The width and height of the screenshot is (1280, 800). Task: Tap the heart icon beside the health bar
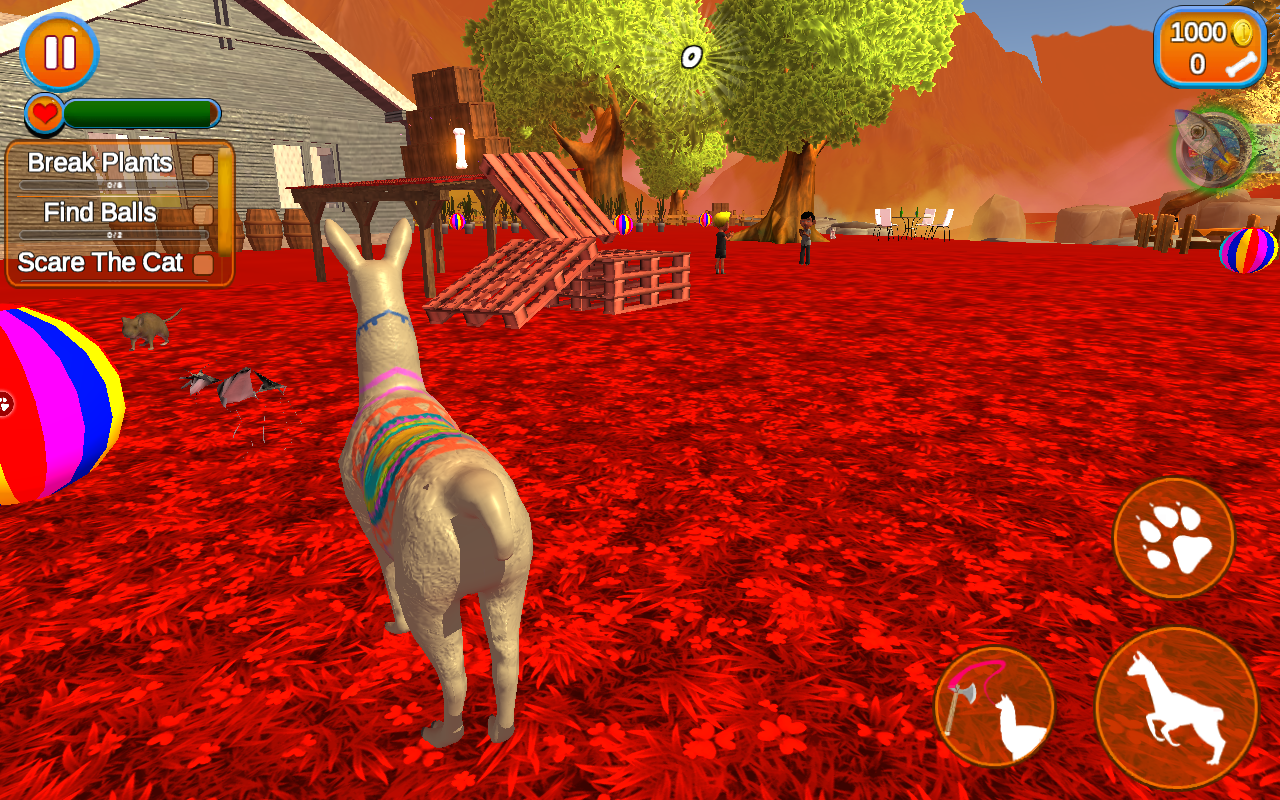[44, 113]
